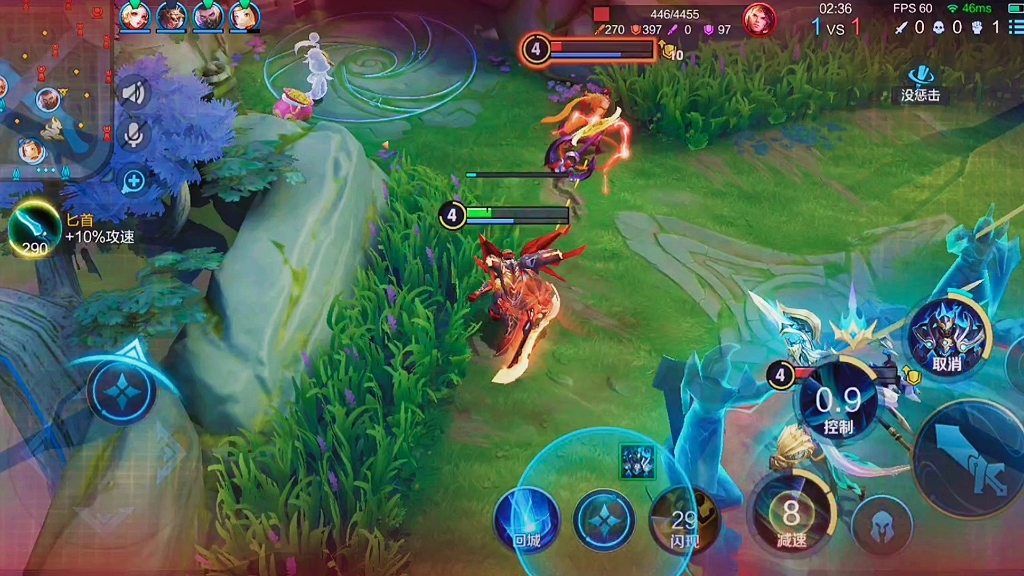Open the quick chat plus bubble
This screenshot has height=576, width=1024.
pyautogui.click(x=133, y=181)
